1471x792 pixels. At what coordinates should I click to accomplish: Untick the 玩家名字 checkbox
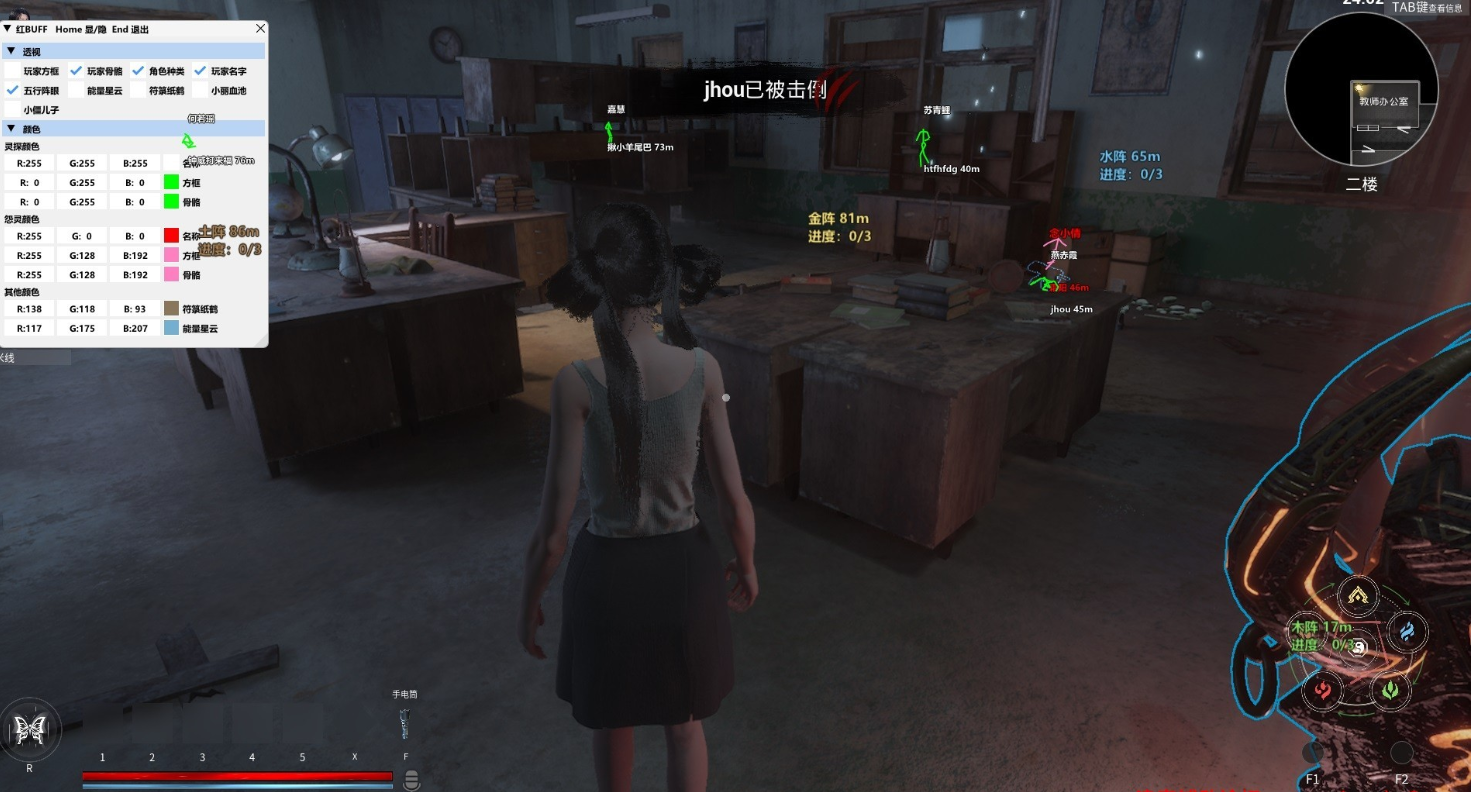tap(200, 71)
